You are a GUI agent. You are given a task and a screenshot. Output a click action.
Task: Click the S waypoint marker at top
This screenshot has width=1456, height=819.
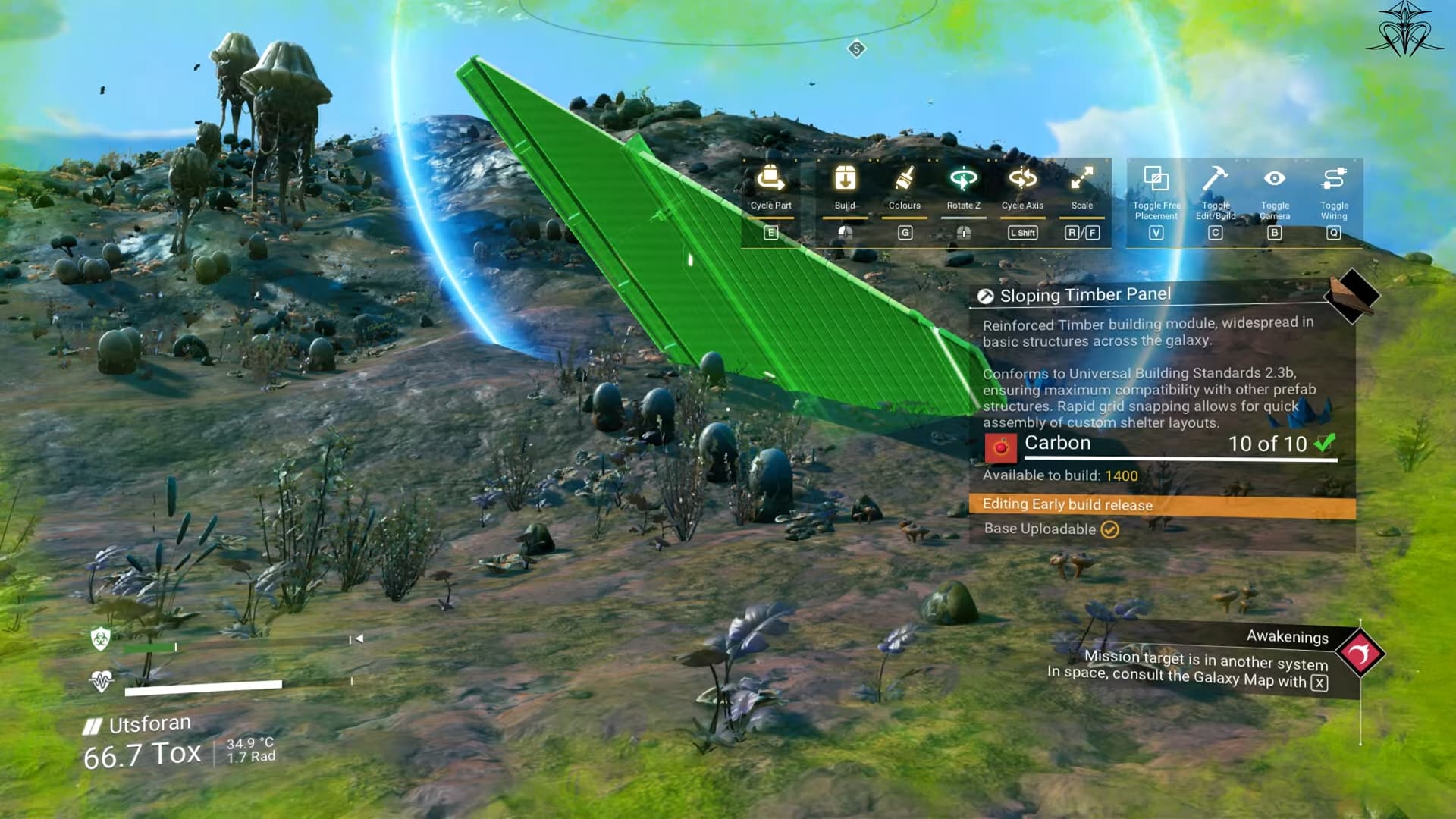855,47
